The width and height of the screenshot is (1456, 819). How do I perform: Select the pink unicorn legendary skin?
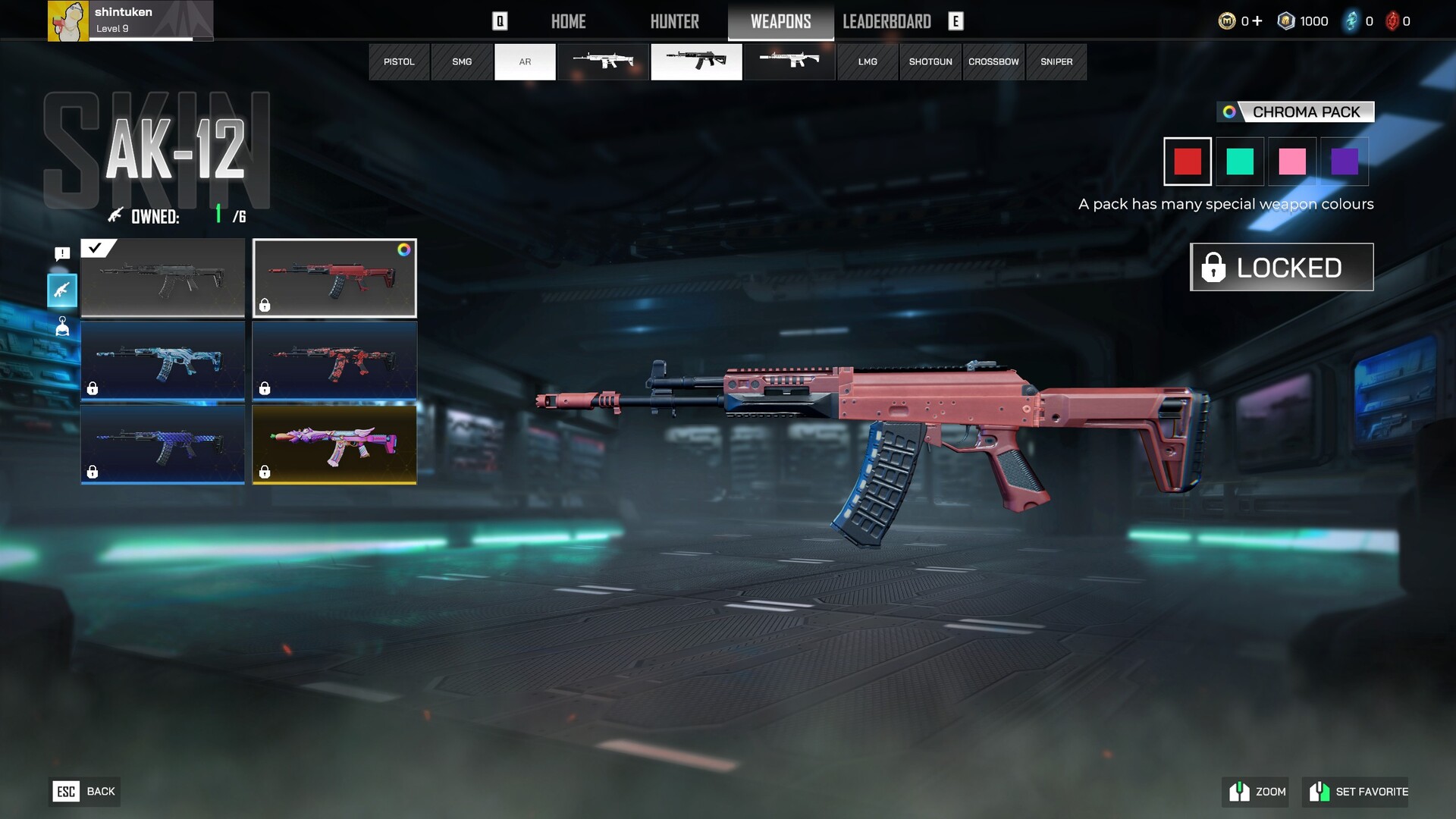click(x=334, y=445)
